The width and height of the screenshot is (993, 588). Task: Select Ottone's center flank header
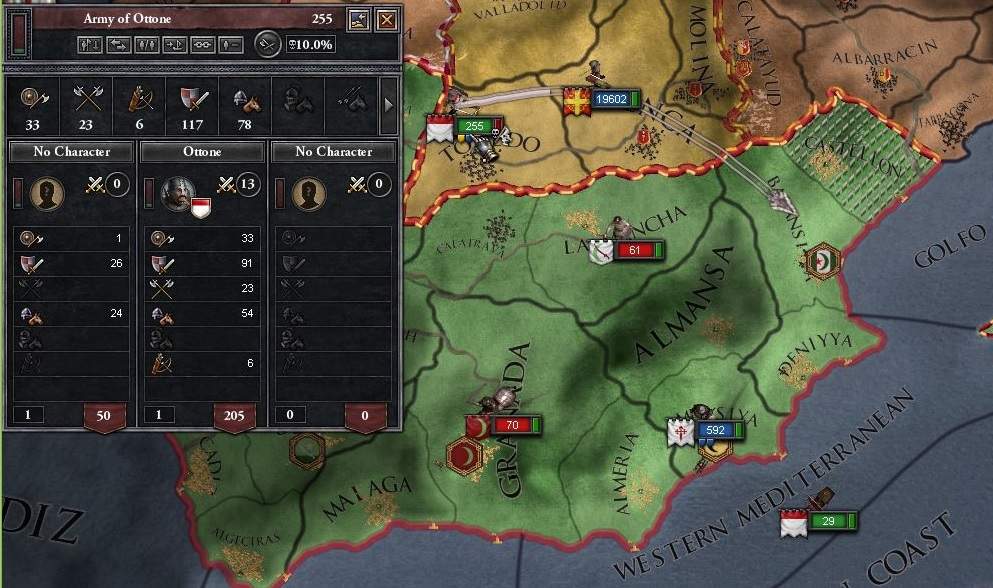point(202,152)
